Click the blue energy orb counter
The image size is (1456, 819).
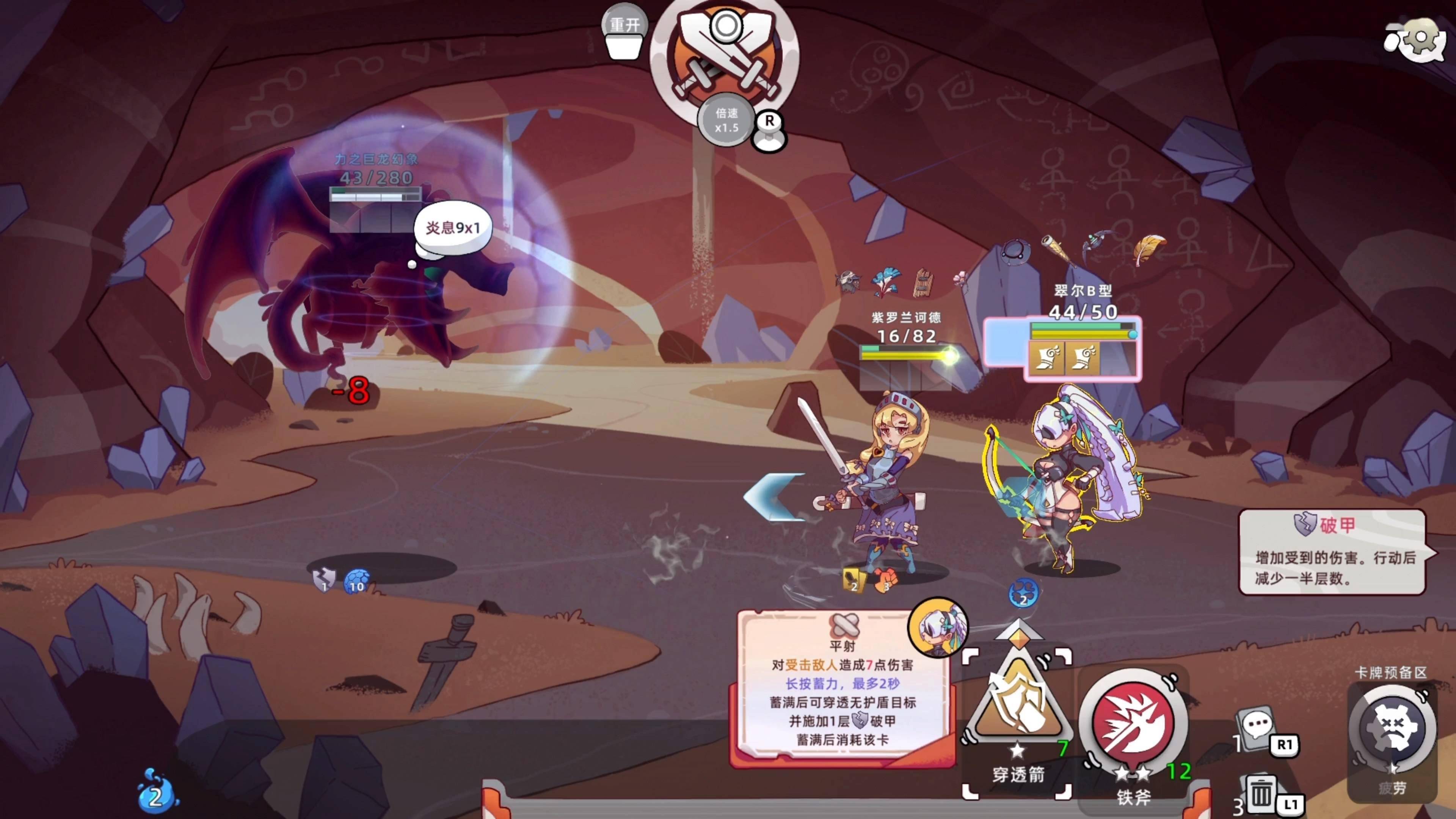tap(155, 794)
